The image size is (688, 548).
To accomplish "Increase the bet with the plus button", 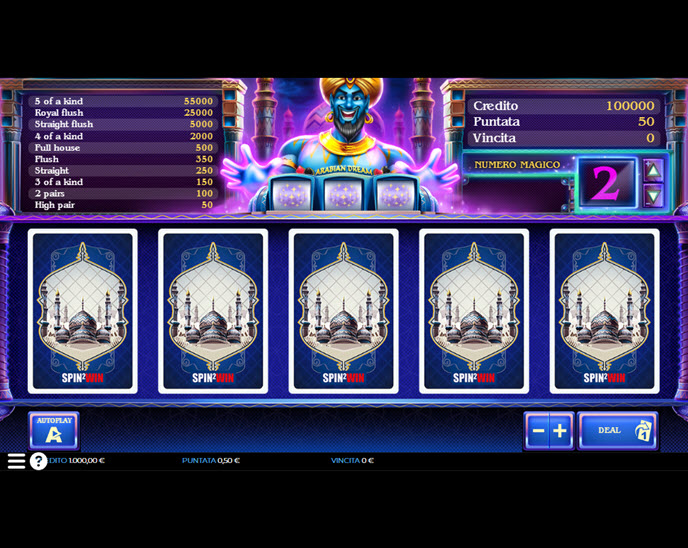I will [560, 431].
